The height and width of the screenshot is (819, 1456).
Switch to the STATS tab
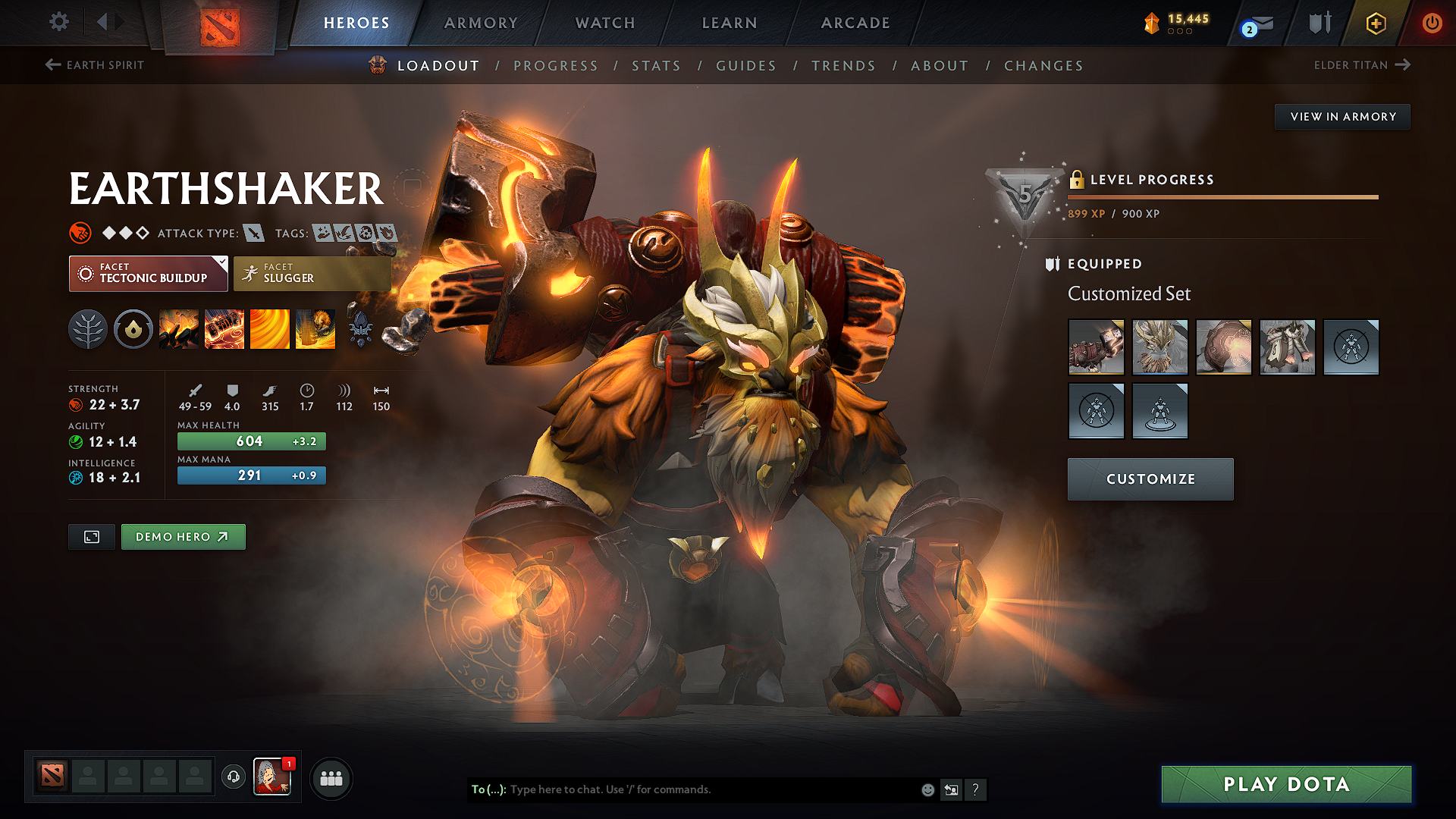tap(657, 65)
